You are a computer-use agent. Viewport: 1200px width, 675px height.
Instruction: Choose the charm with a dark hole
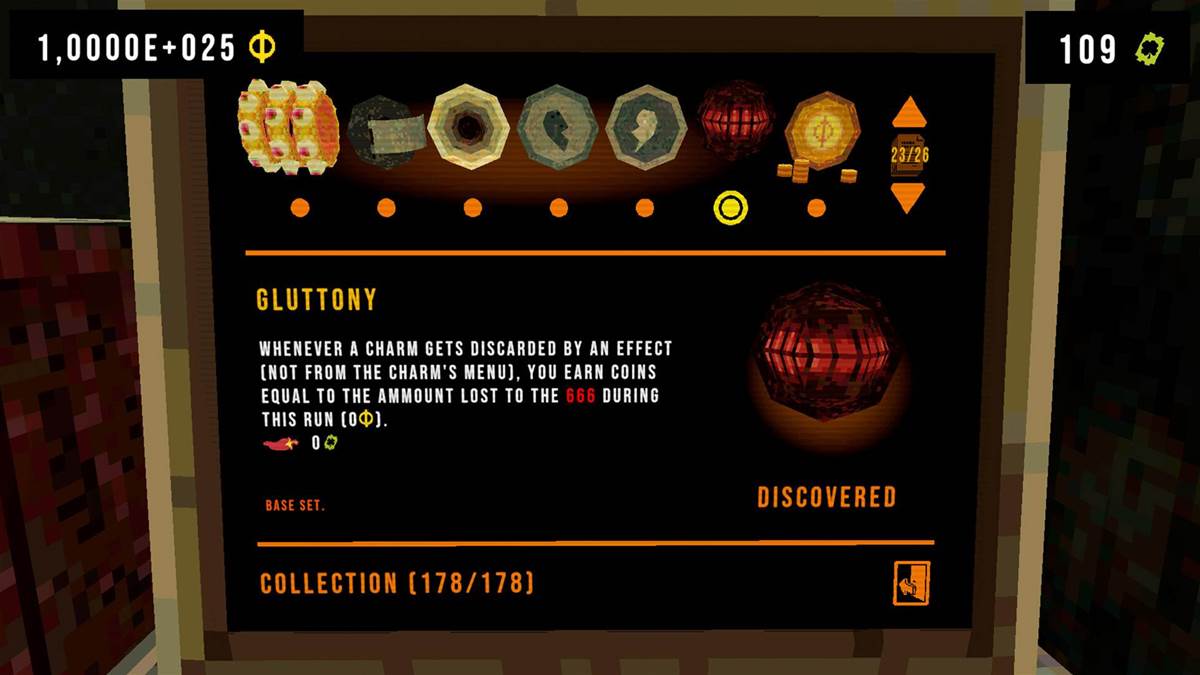[468, 127]
